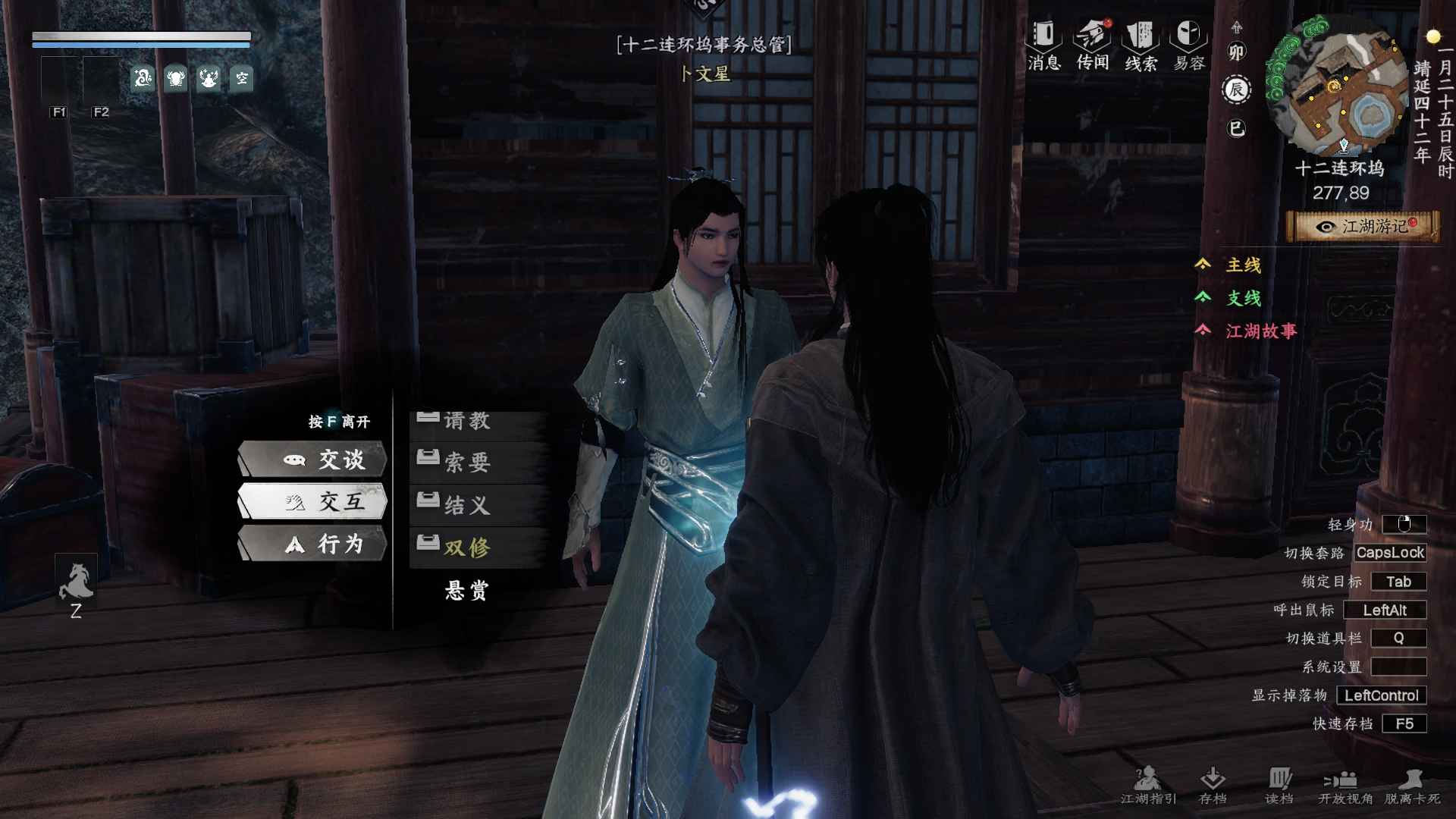Open the 行为 behavior menu

(312, 544)
